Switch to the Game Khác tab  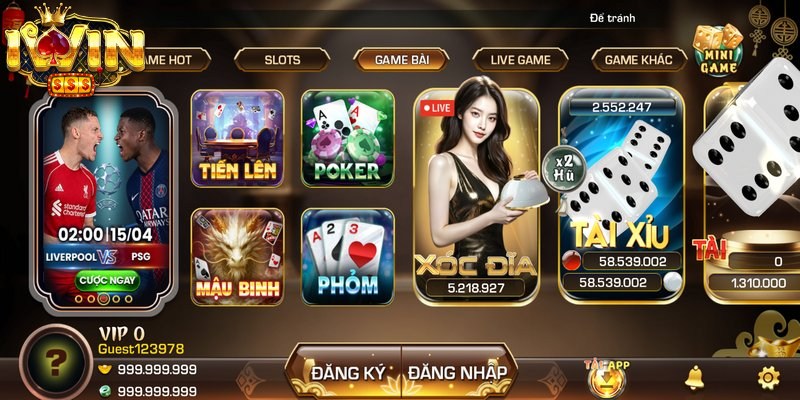coord(643,60)
